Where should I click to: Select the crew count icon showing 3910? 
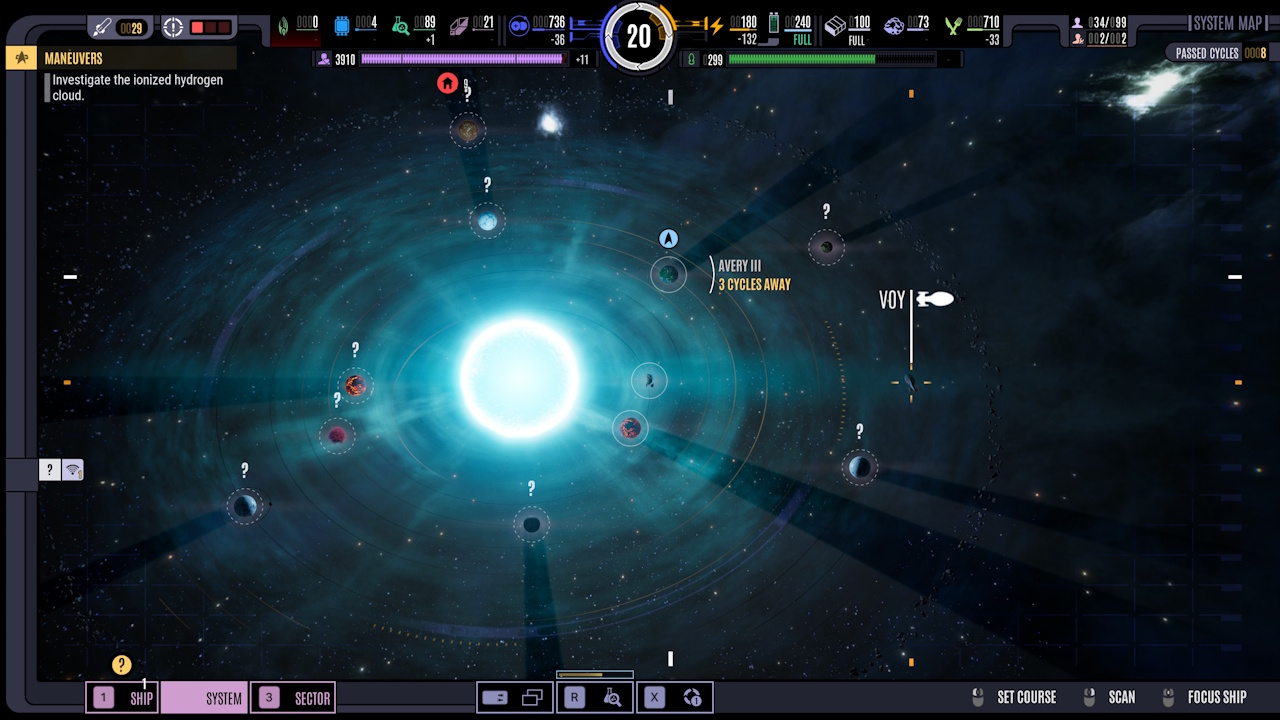(324, 59)
